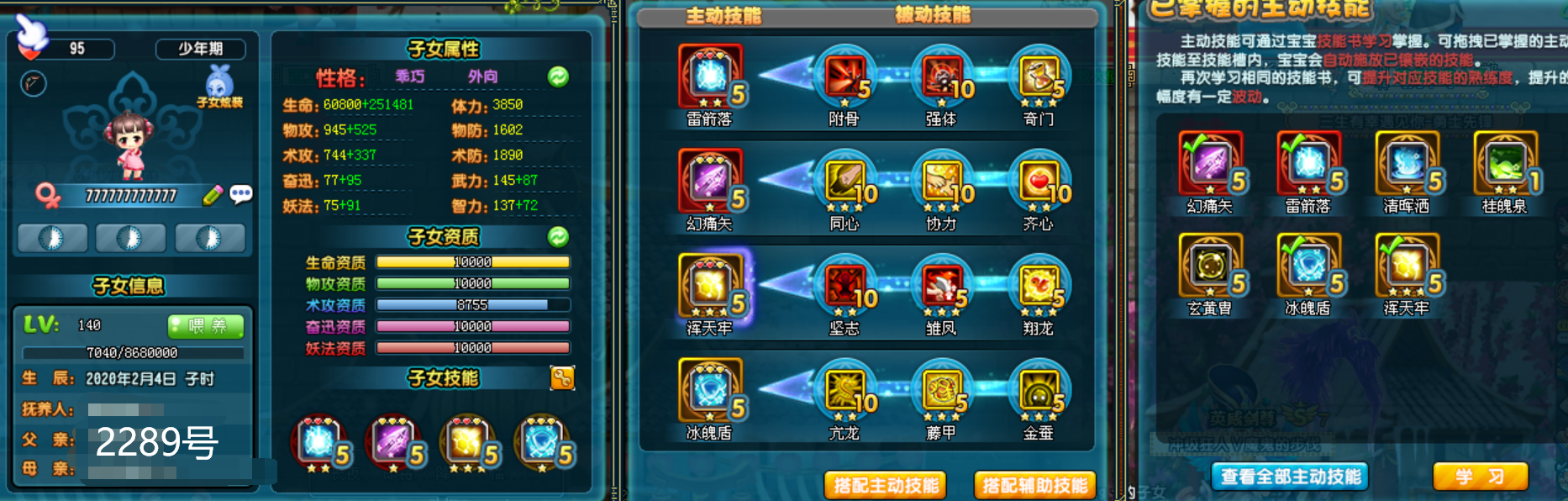Viewport: 1568px width, 501px height.
Task: Switch to the 被动技能 passive skills tab
Action: pos(932,15)
